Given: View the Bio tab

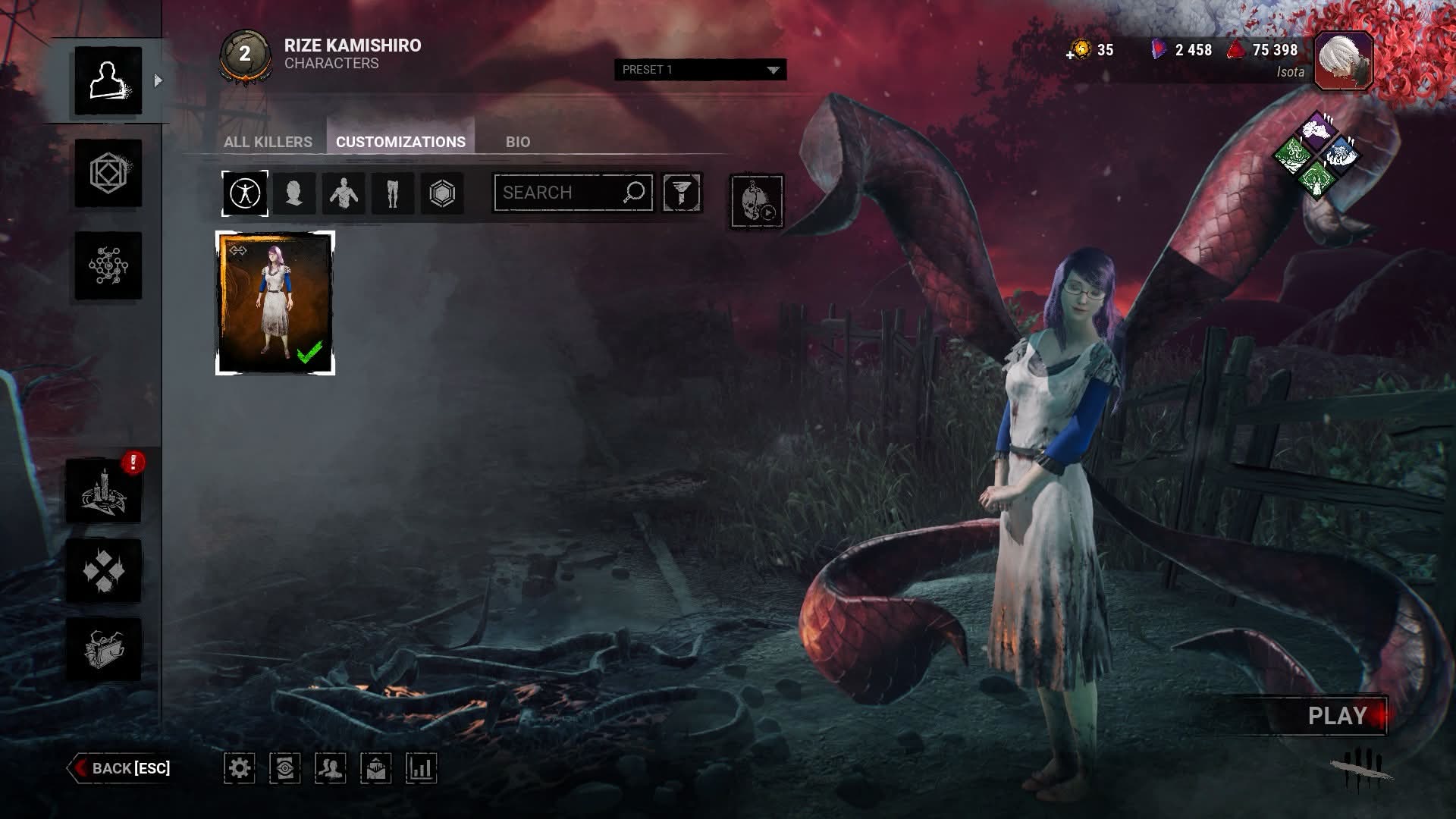Looking at the screenshot, I should (518, 142).
